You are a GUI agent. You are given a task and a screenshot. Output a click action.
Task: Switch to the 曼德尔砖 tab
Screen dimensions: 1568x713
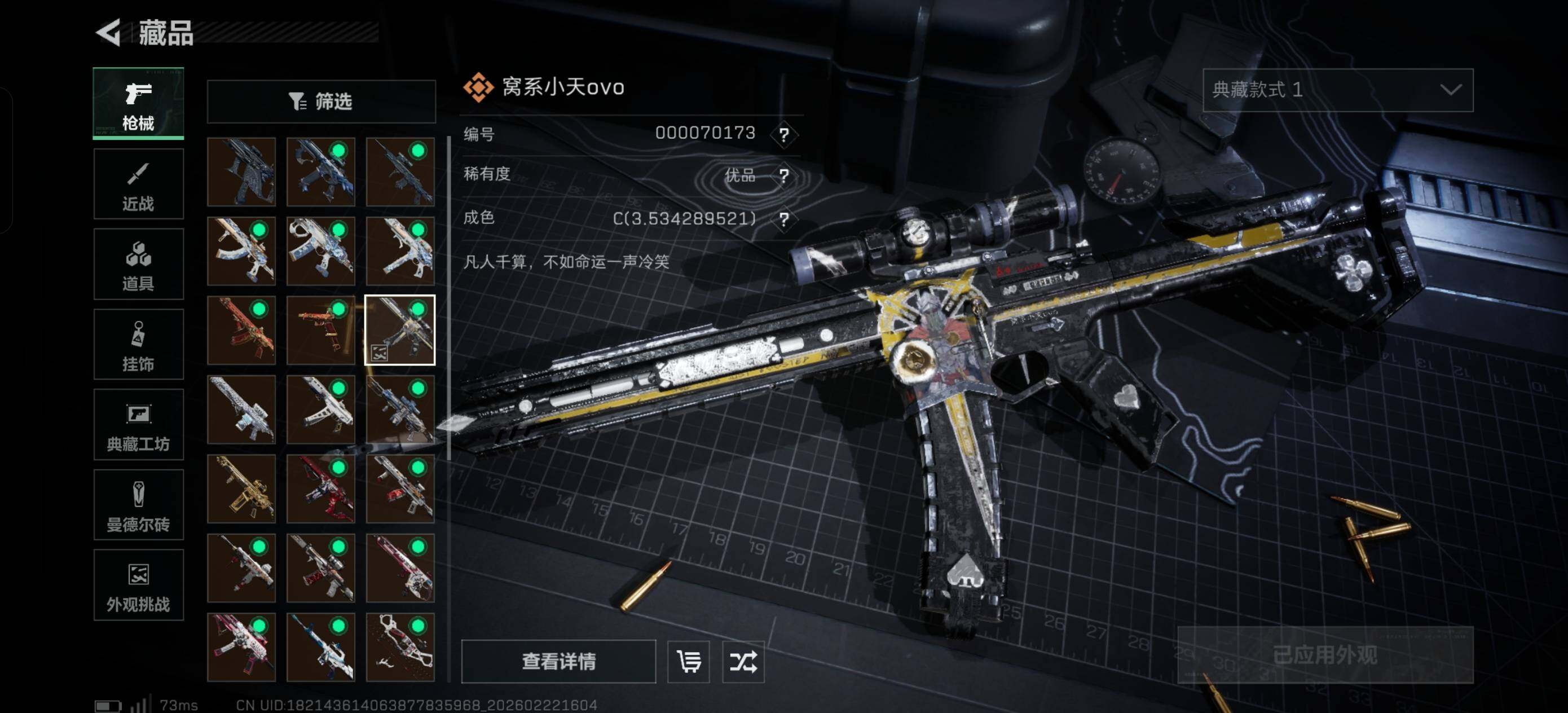tap(138, 505)
